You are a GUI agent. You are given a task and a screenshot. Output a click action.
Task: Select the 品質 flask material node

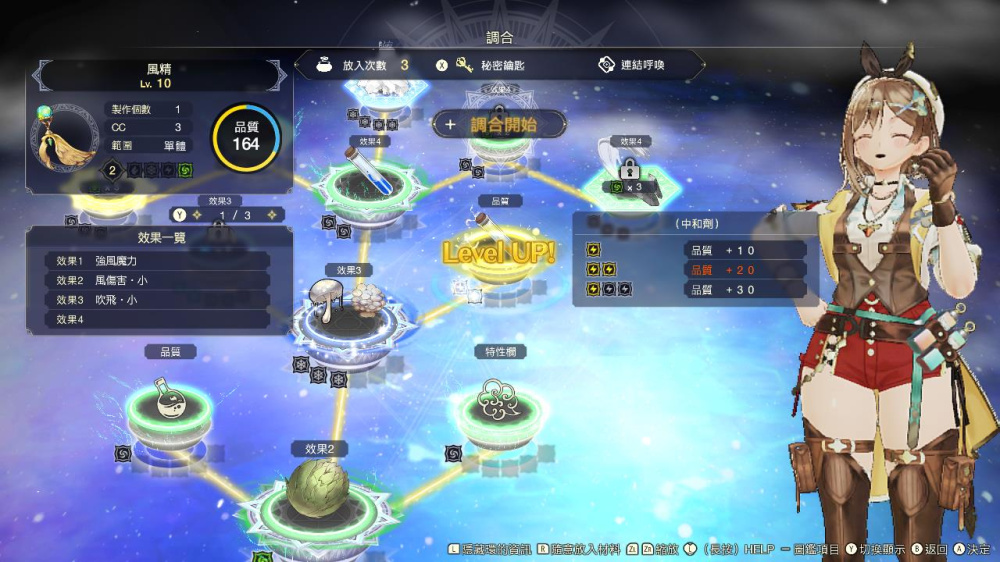tap(169, 397)
